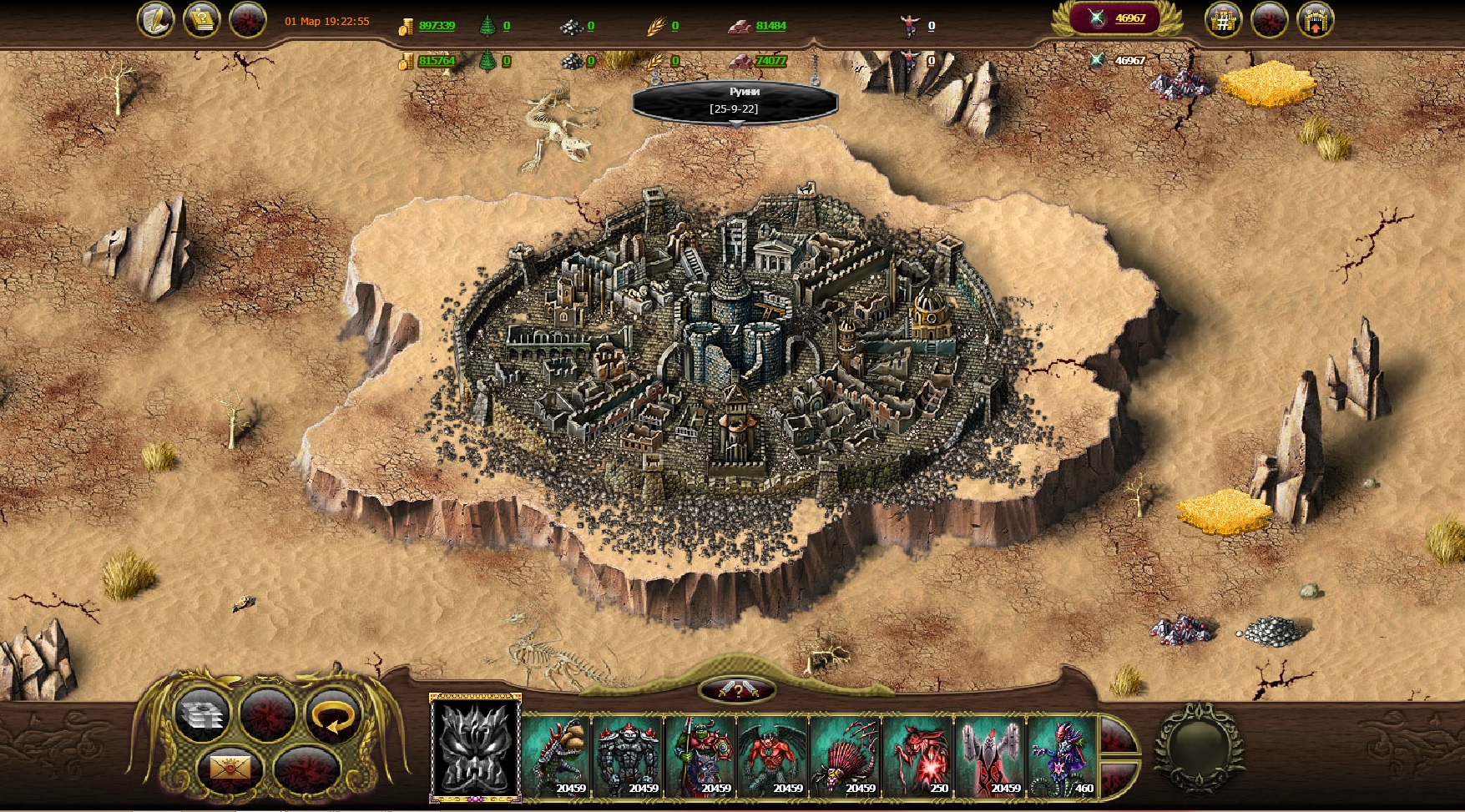Click the stacked silver plates button

[x=202, y=714]
